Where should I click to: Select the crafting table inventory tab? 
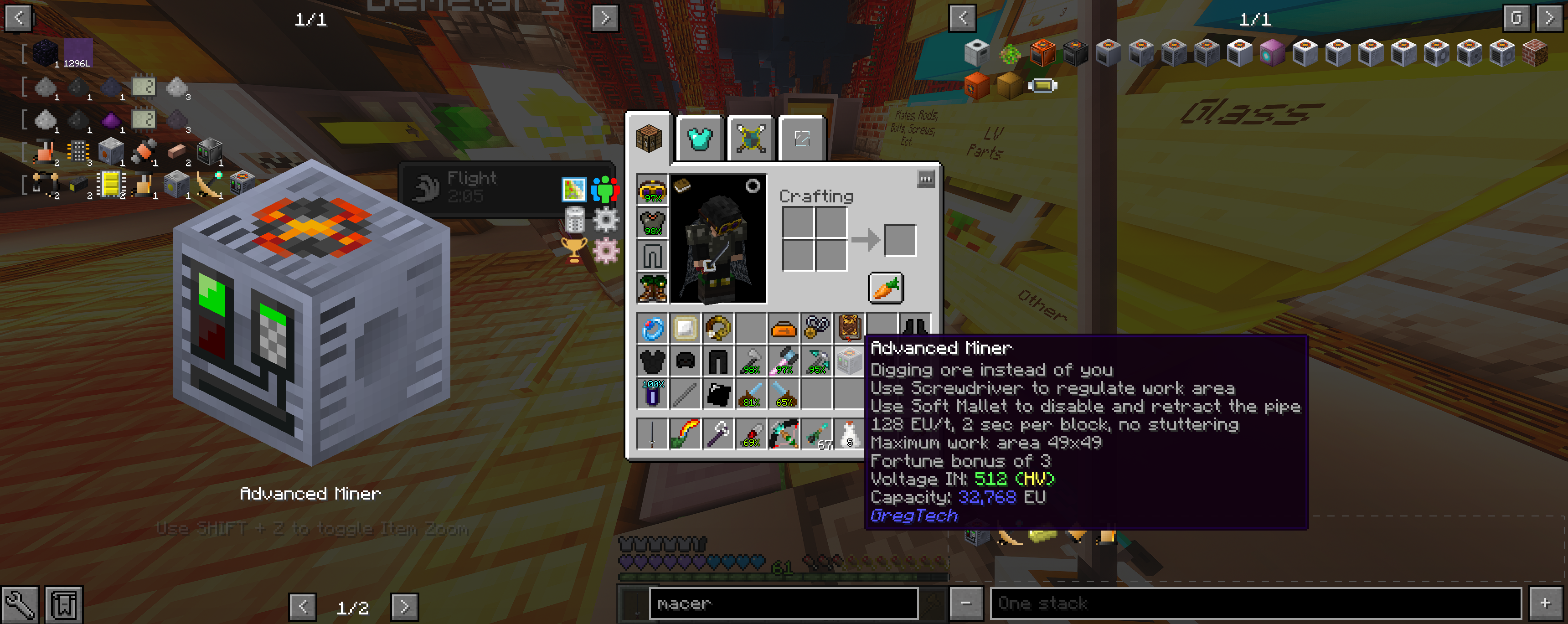pos(649,139)
